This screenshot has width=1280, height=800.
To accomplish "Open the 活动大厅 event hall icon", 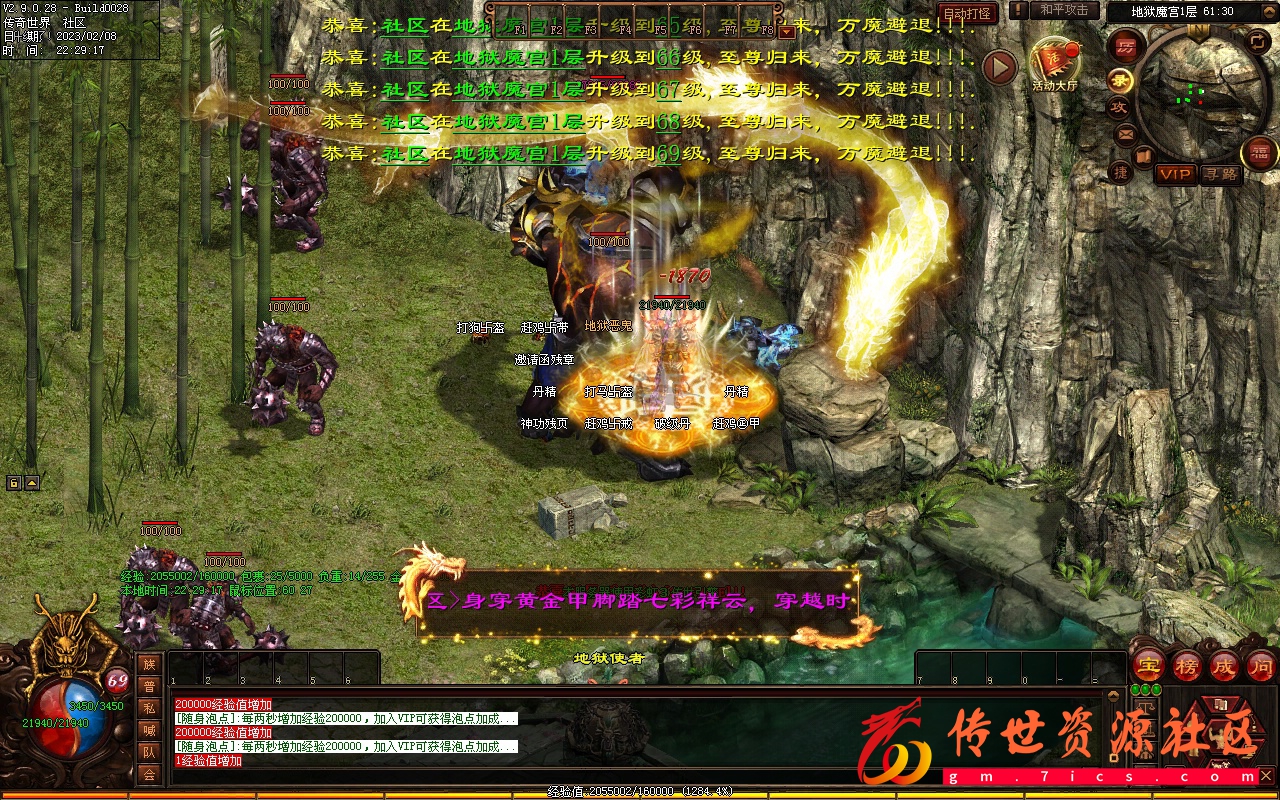I will tap(1055, 64).
